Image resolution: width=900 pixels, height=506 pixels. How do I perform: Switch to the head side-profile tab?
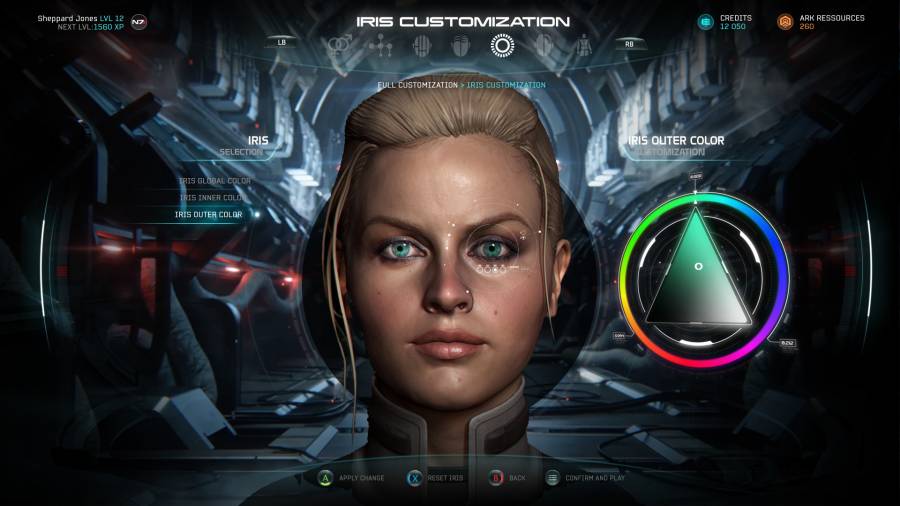543,45
